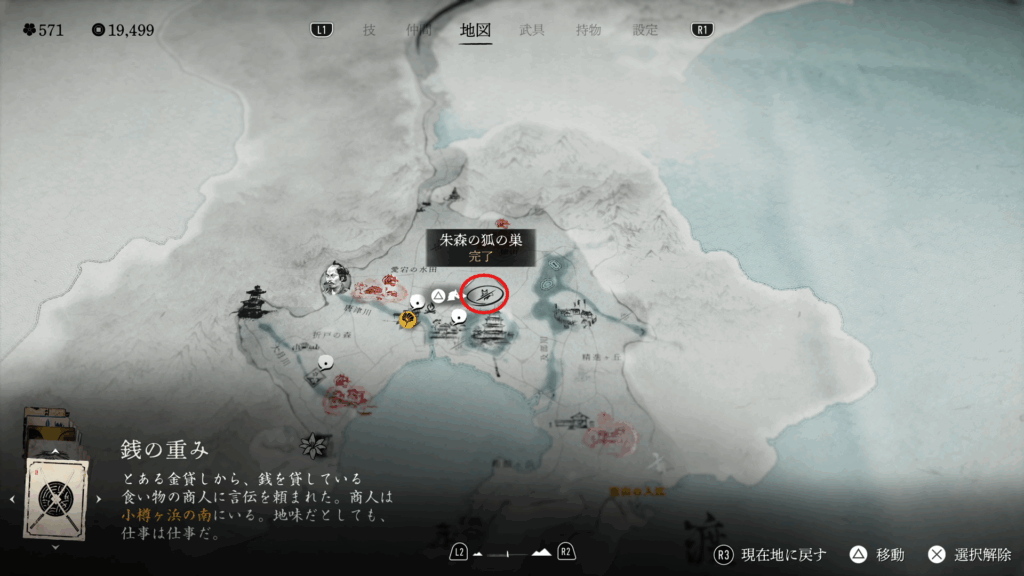Cycle quest cards downward with down arrow
1024x576 pixels.
tap(55, 546)
